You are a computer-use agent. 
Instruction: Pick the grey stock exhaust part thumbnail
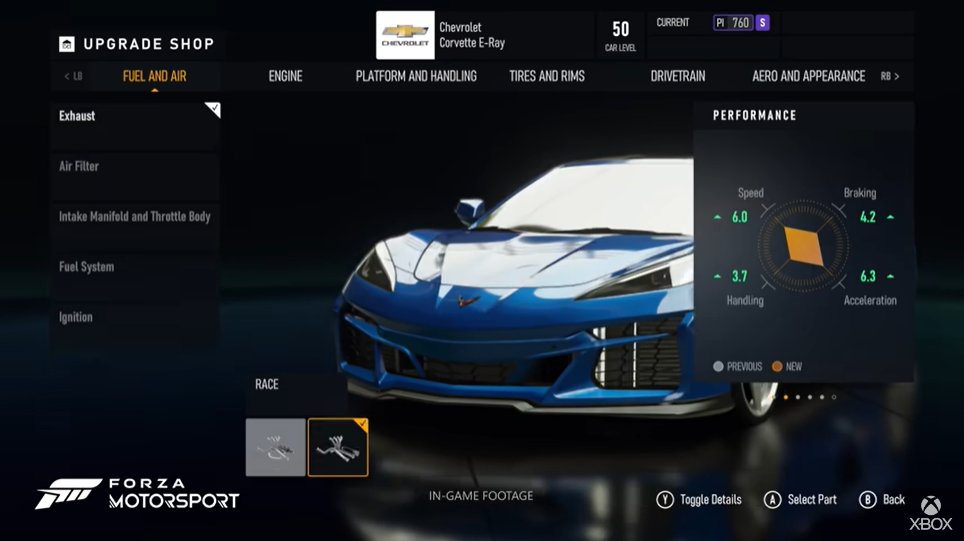tap(276, 447)
